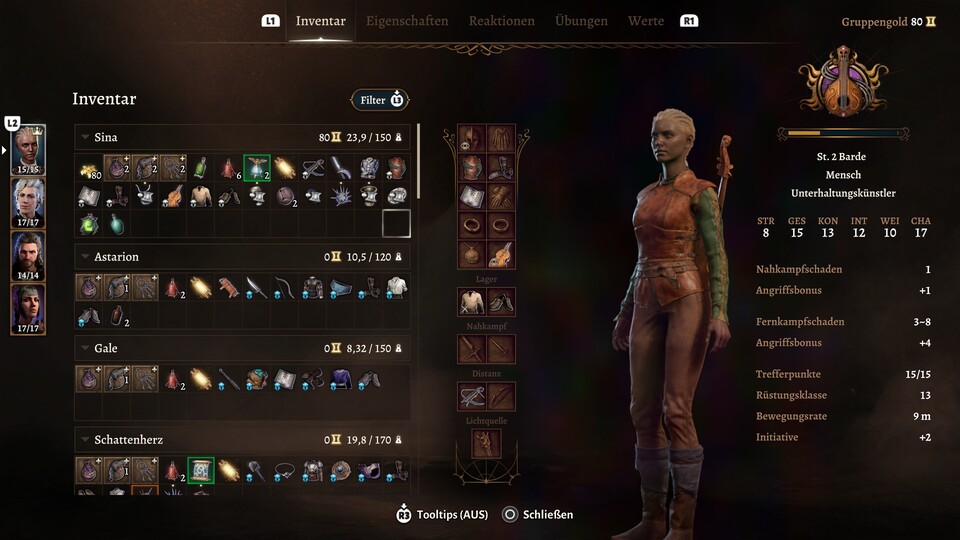Pick the green bottle in Sina's inventory
The height and width of the screenshot is (540, 960).
(x=200, y=168)
